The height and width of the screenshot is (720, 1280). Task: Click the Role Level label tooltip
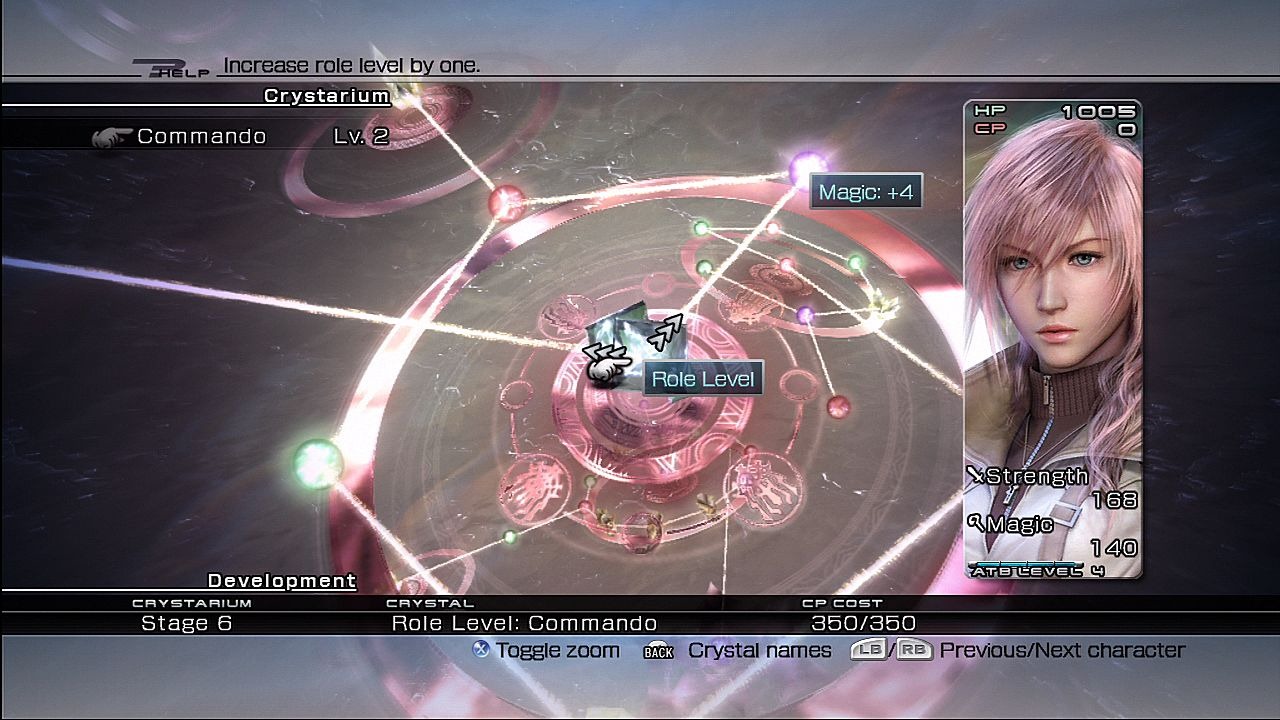pyautogui.click(x=703, y=377)
